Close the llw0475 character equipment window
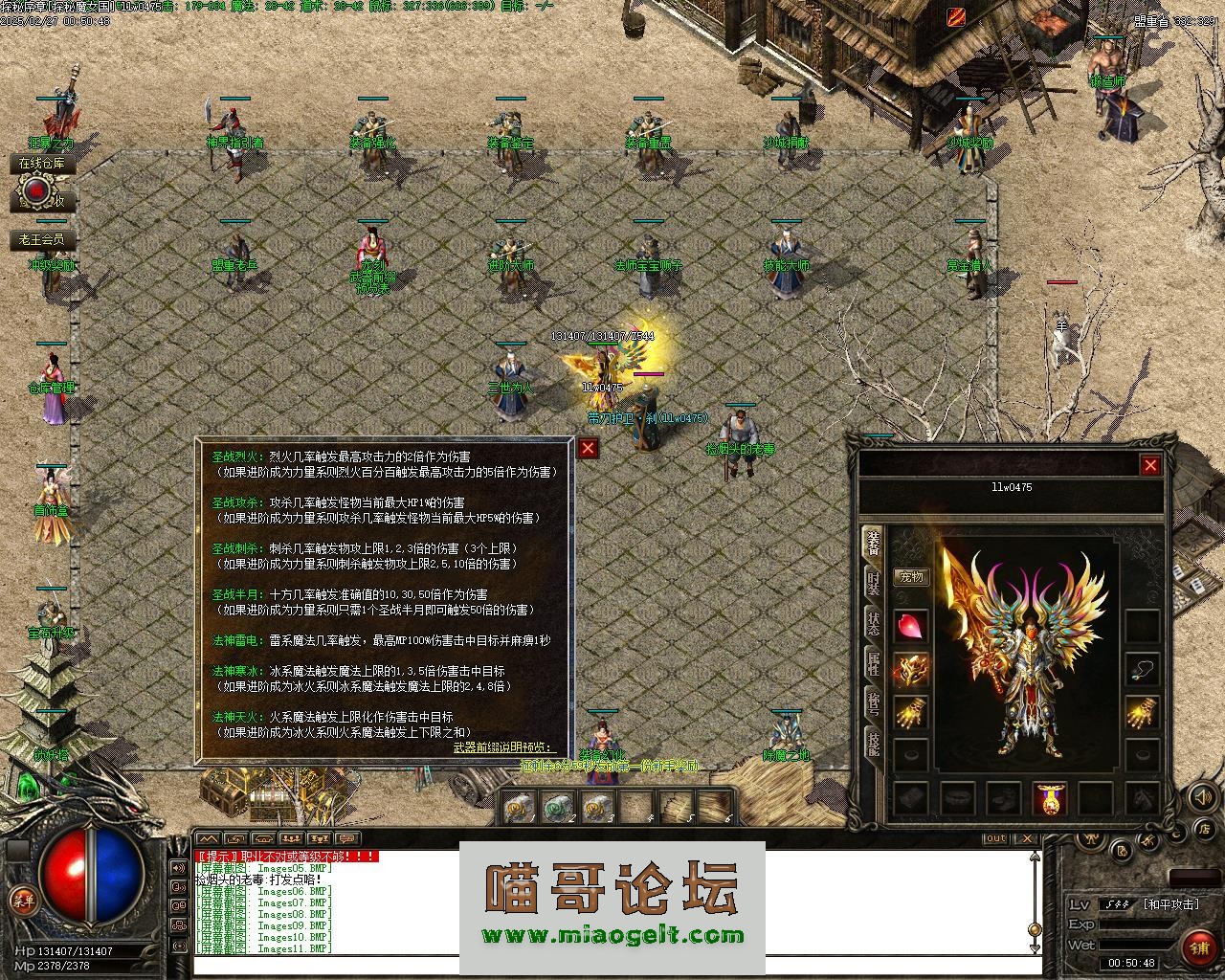The width and height of the screenshot is (1225, 980). (x=1149, y=466)
